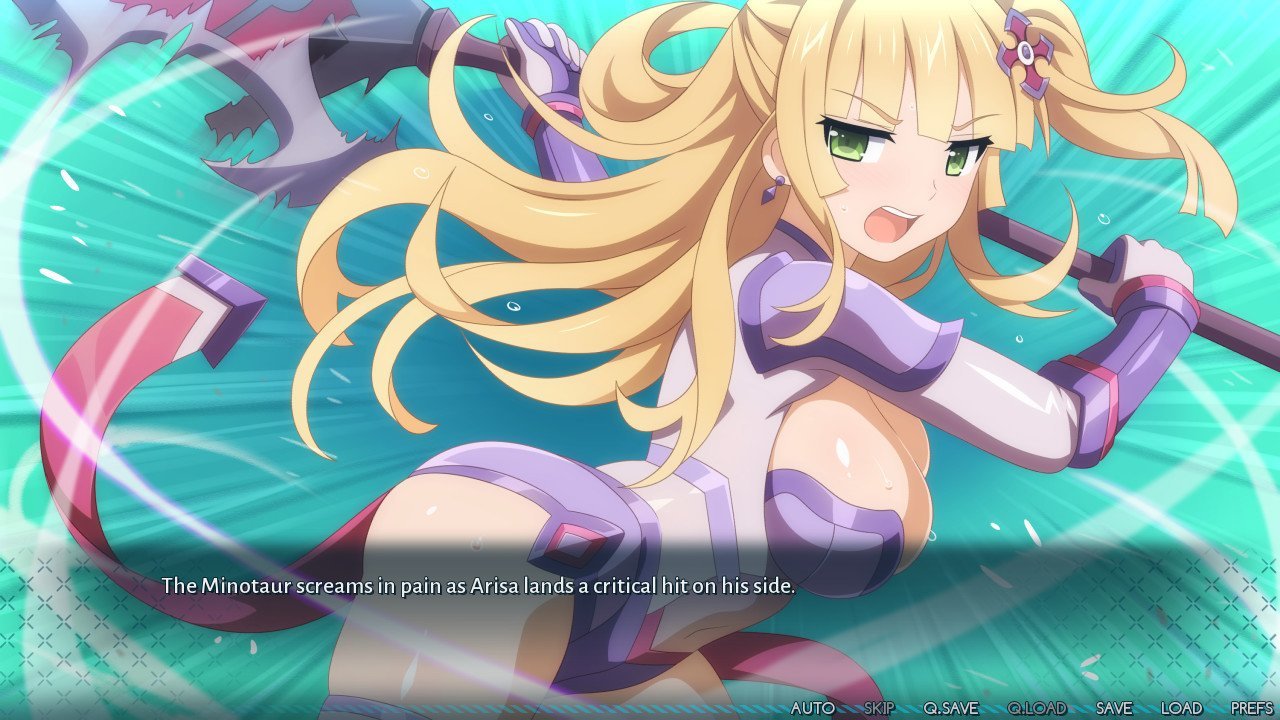
Task: Open the LOAD menu
Action: pos(1181,708)
